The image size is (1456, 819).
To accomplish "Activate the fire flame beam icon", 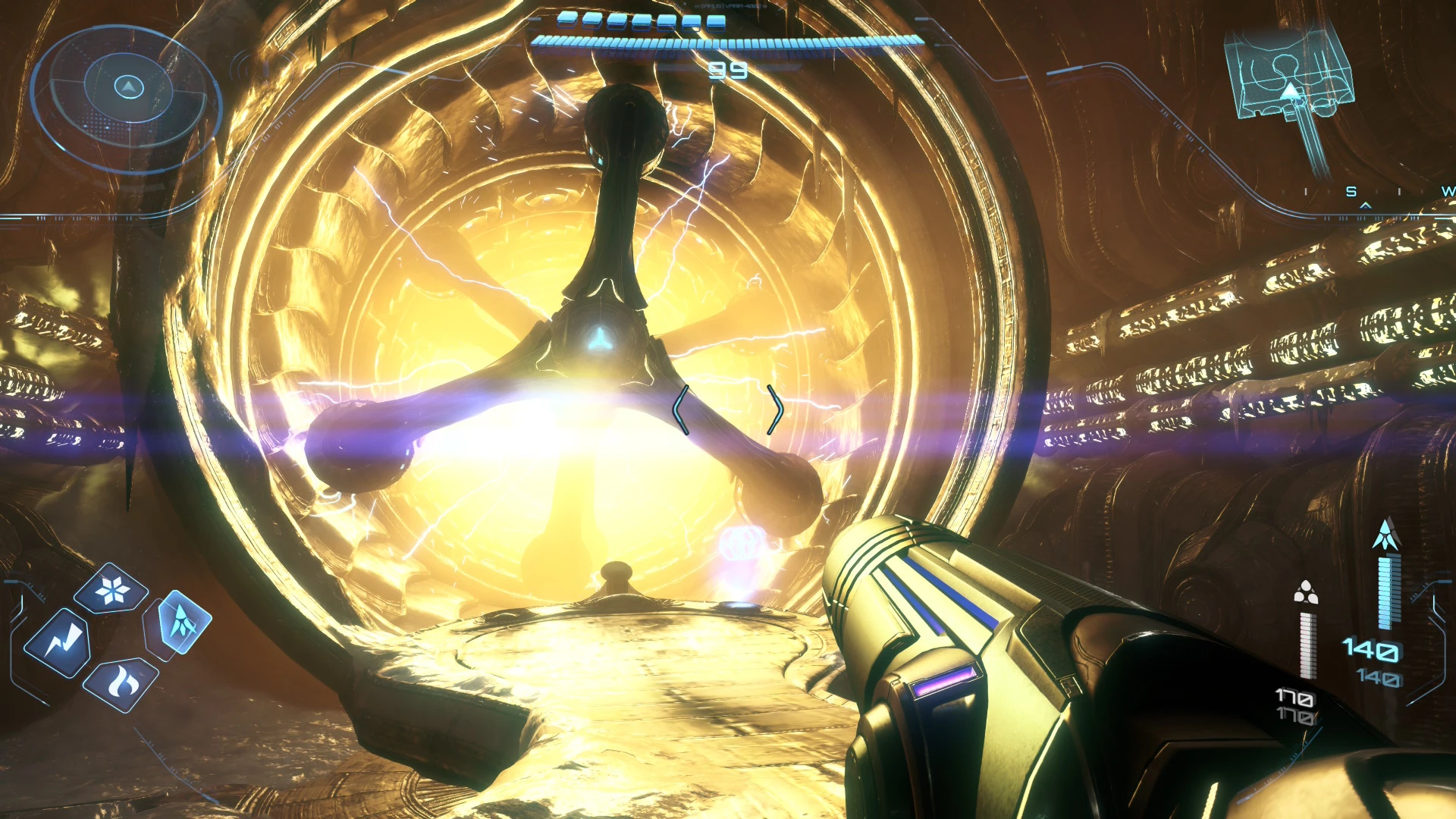I will [120, 684].
